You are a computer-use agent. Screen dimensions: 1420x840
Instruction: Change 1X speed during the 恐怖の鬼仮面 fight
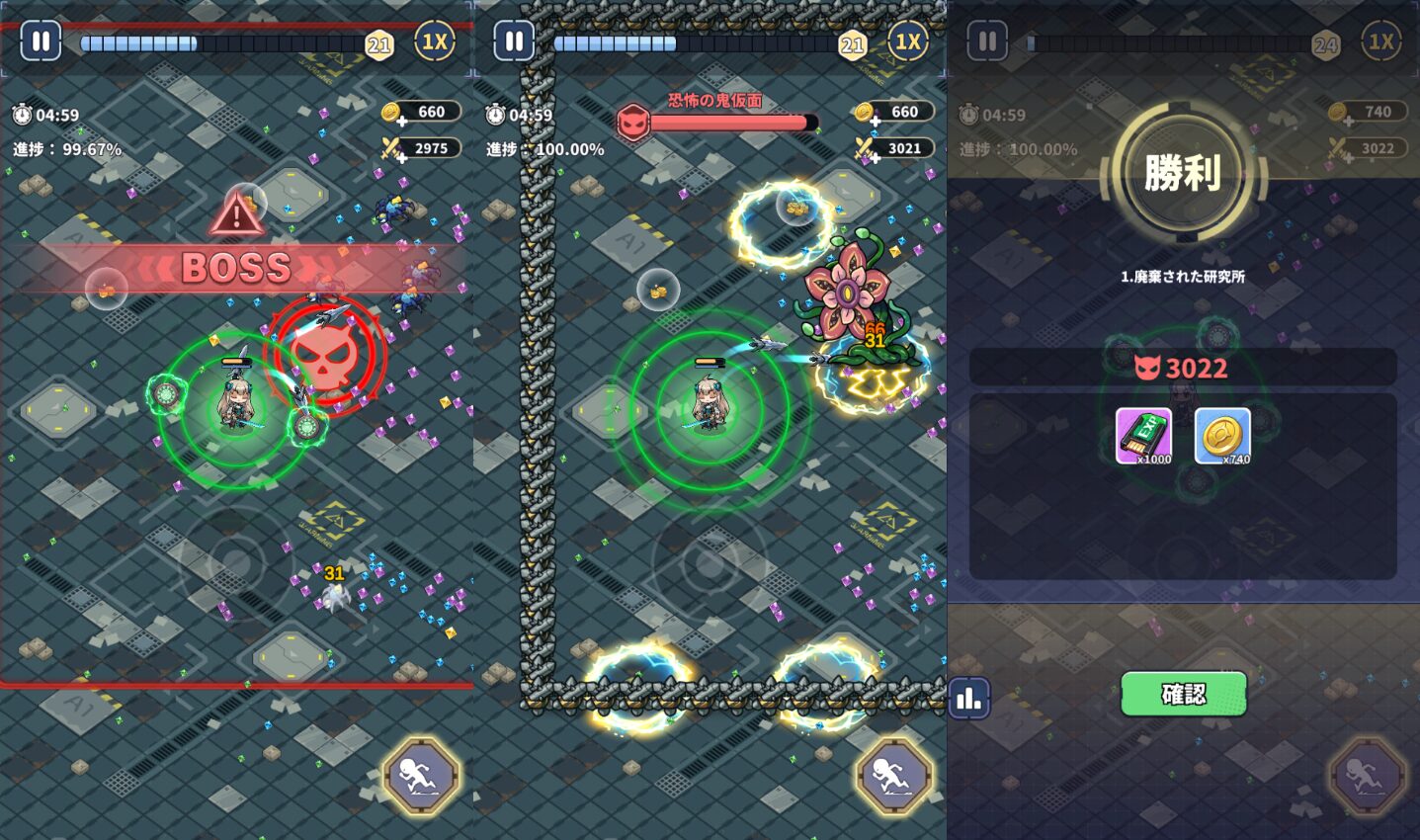907,42
